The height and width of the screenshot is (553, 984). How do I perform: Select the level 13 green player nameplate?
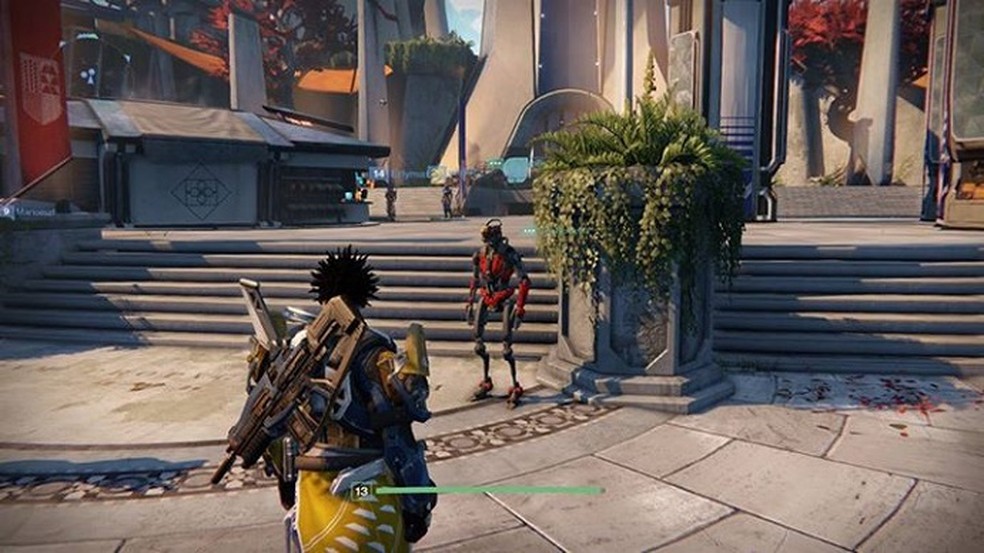(x=478, y=491)
